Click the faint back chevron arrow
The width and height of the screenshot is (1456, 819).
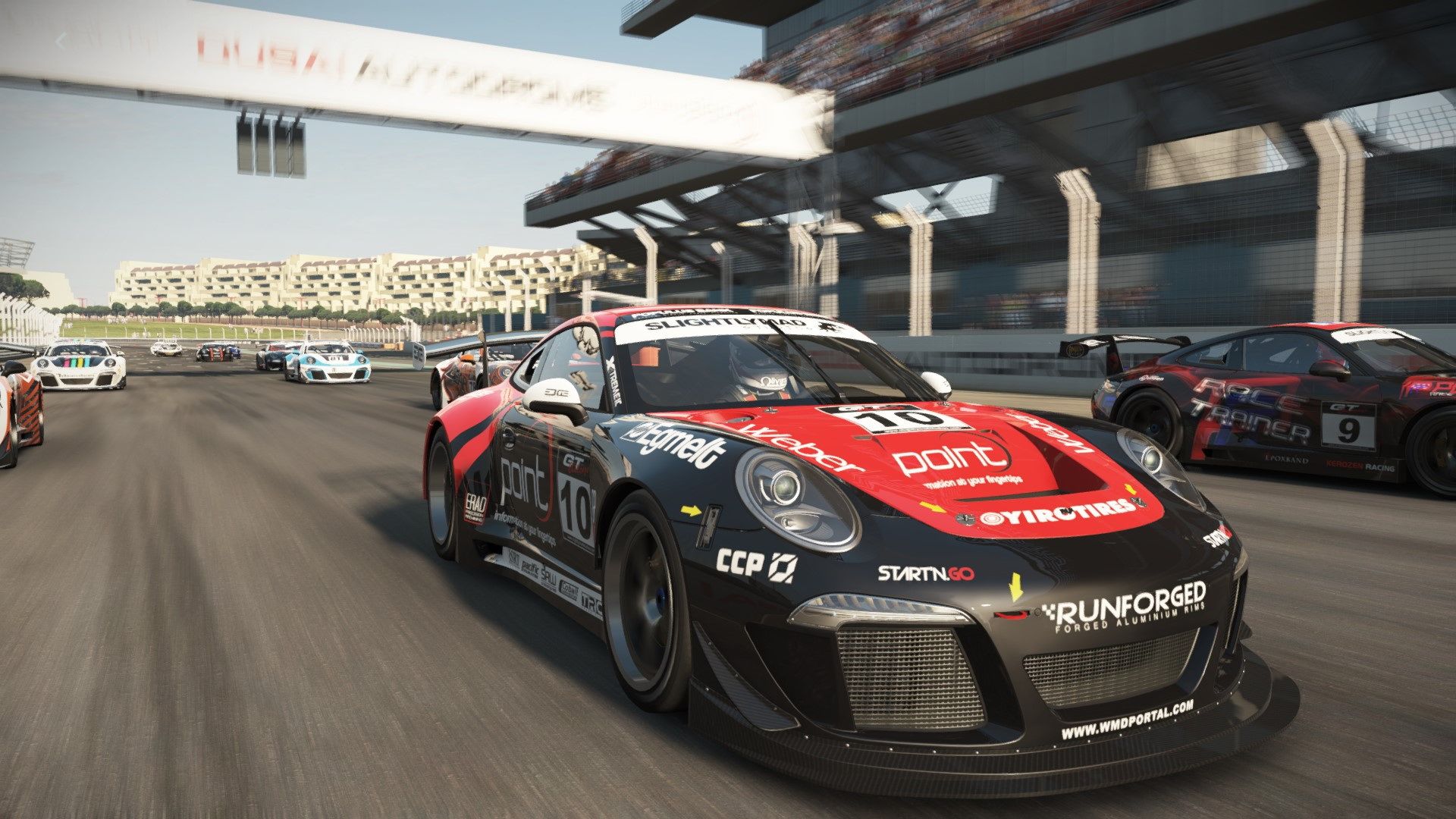(62, 40)
